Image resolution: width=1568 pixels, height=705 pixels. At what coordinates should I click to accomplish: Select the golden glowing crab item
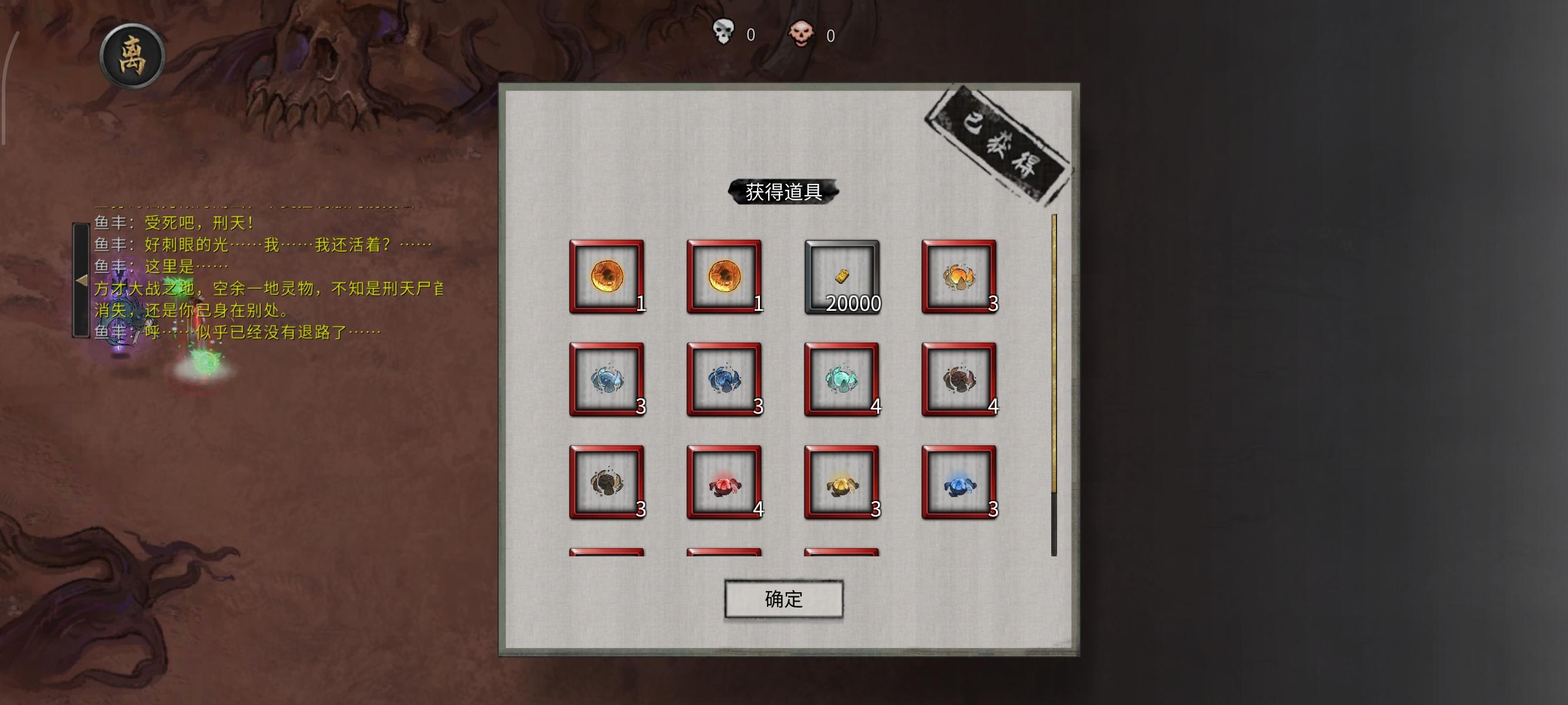(842, 481)
